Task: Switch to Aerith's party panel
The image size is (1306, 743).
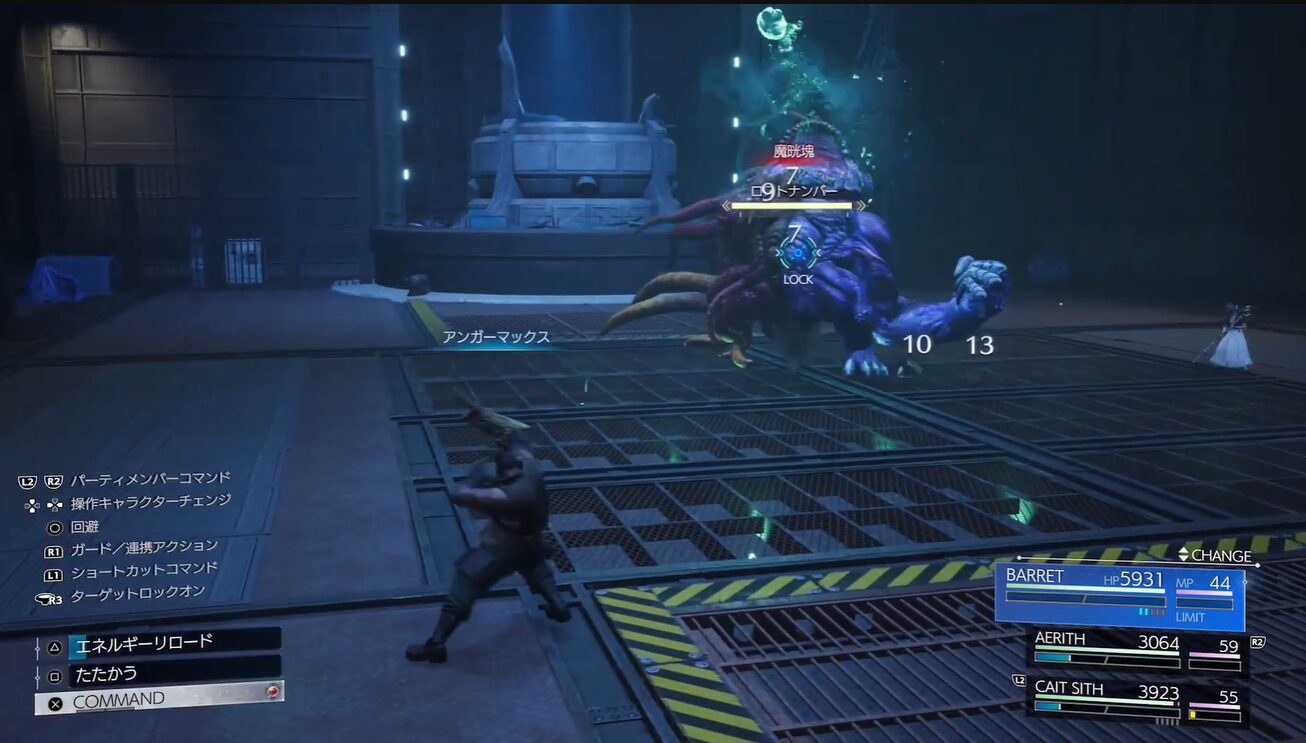Action: click(1136, 650)
